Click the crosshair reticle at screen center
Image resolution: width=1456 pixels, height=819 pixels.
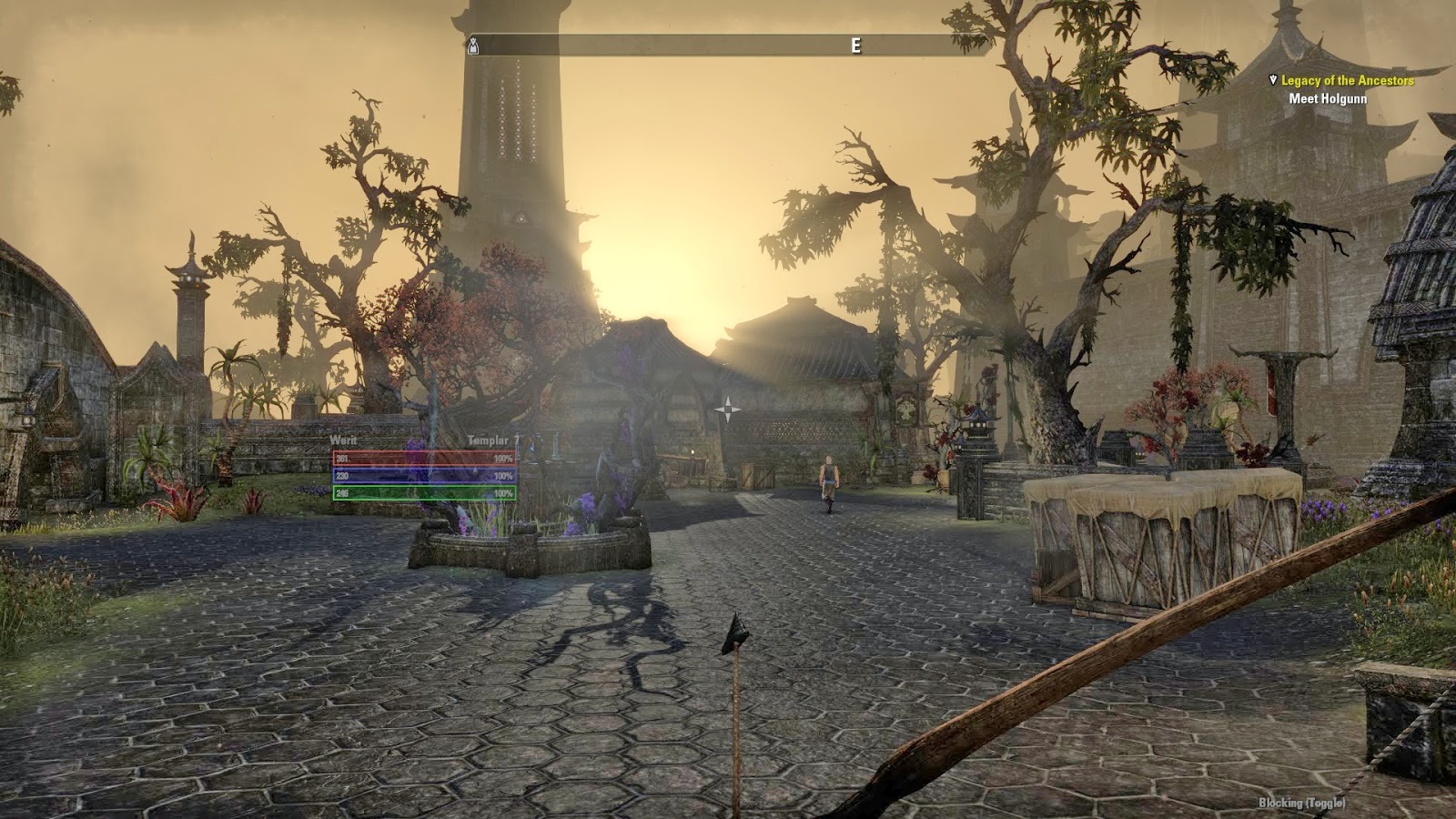pyautogui.click(x=728, y=409)
